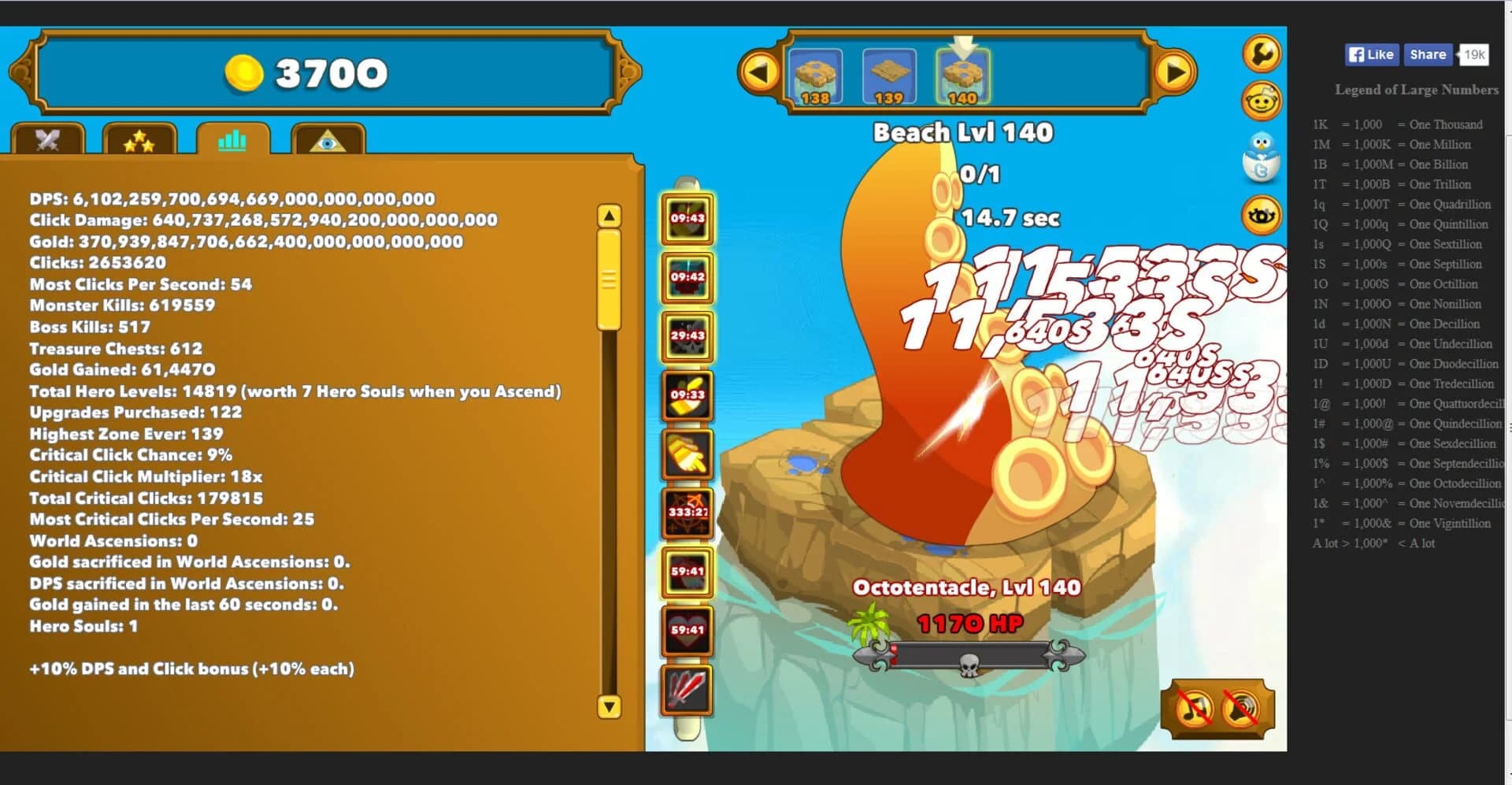Switch to the ascension star tab
1512x785 pixels.
pyautogui.click(x=139, y=142)
